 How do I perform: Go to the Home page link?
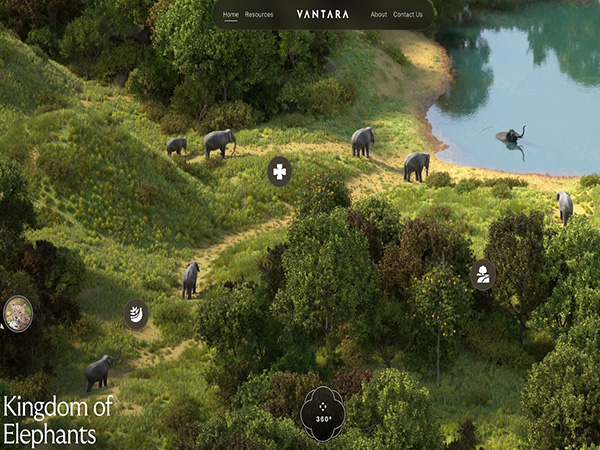click(x=231, y=15)
